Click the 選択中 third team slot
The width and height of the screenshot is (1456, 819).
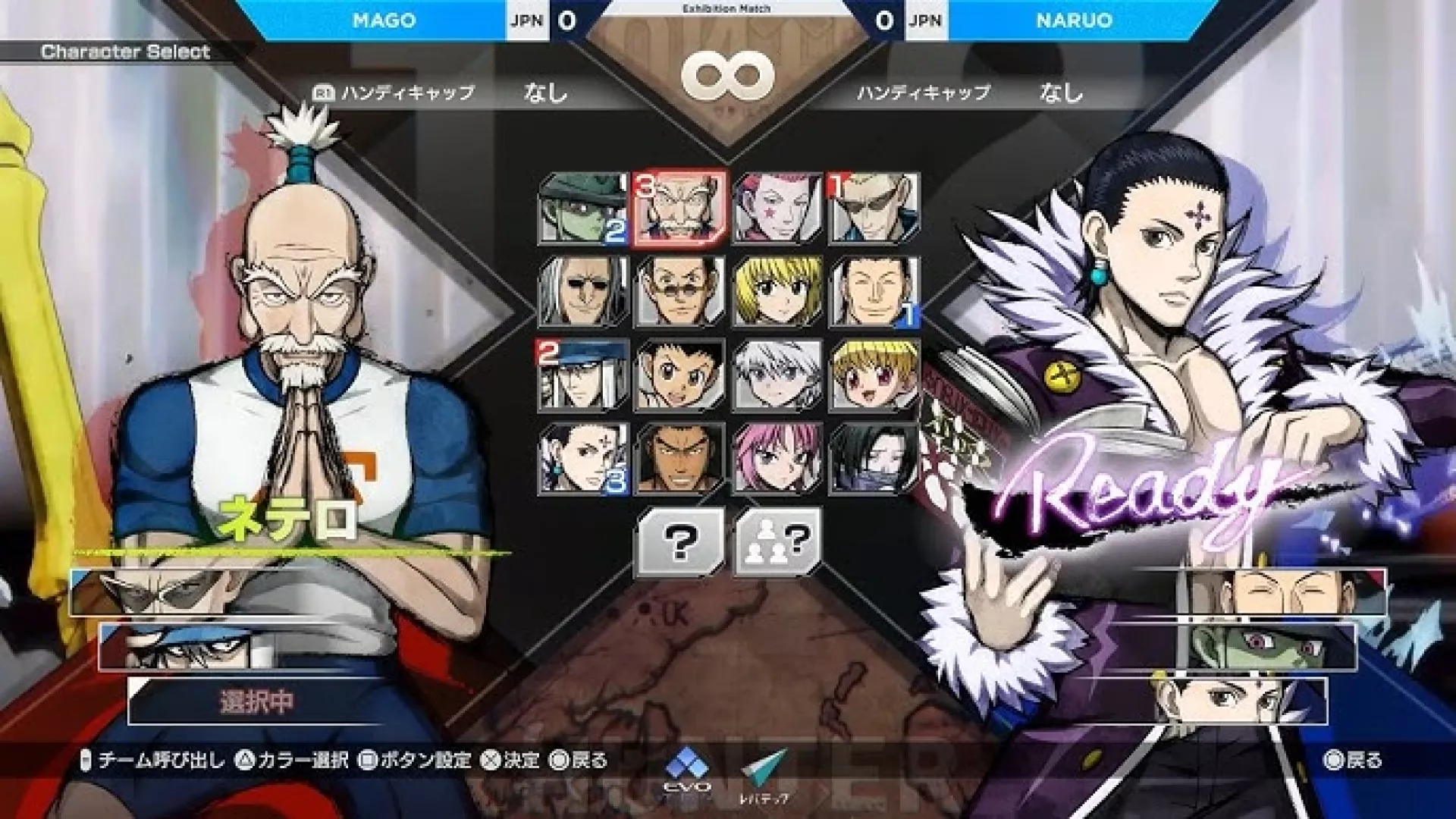pyautogui.click(x=256, y=701)
